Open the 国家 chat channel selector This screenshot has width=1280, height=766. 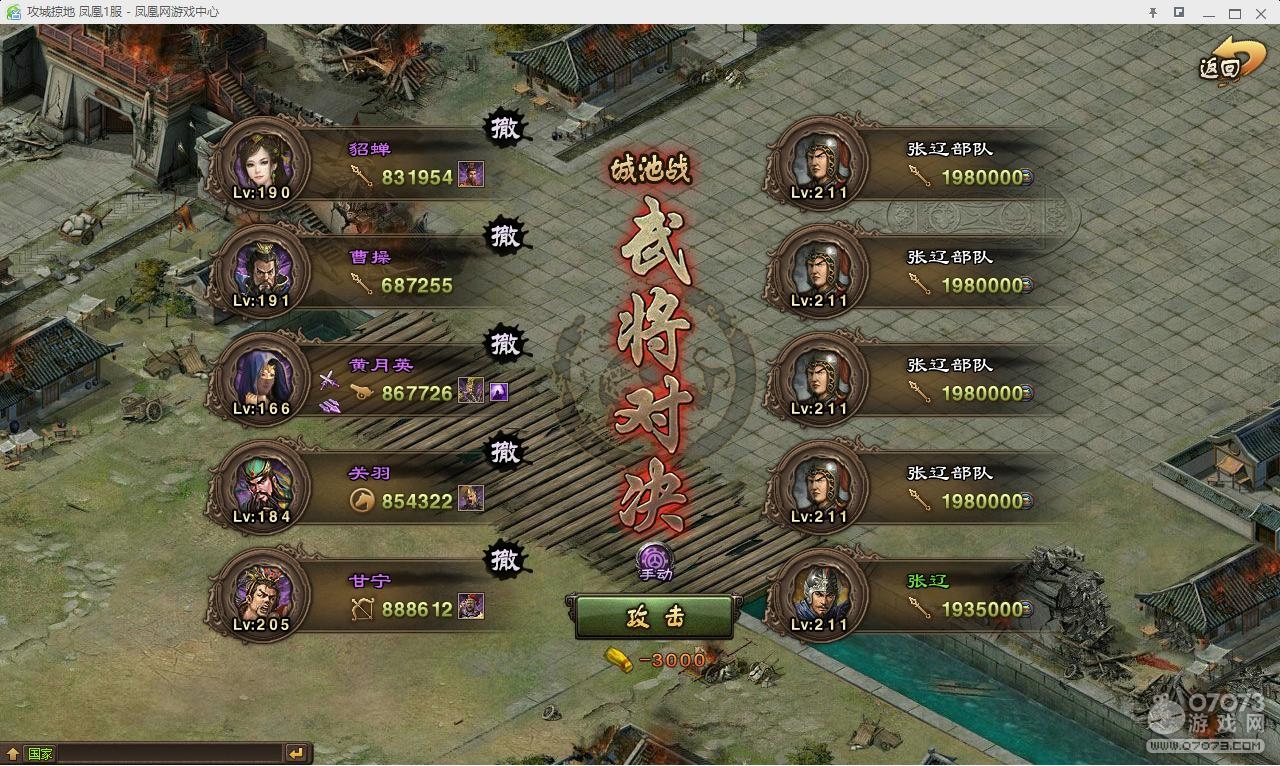point(40,753)
